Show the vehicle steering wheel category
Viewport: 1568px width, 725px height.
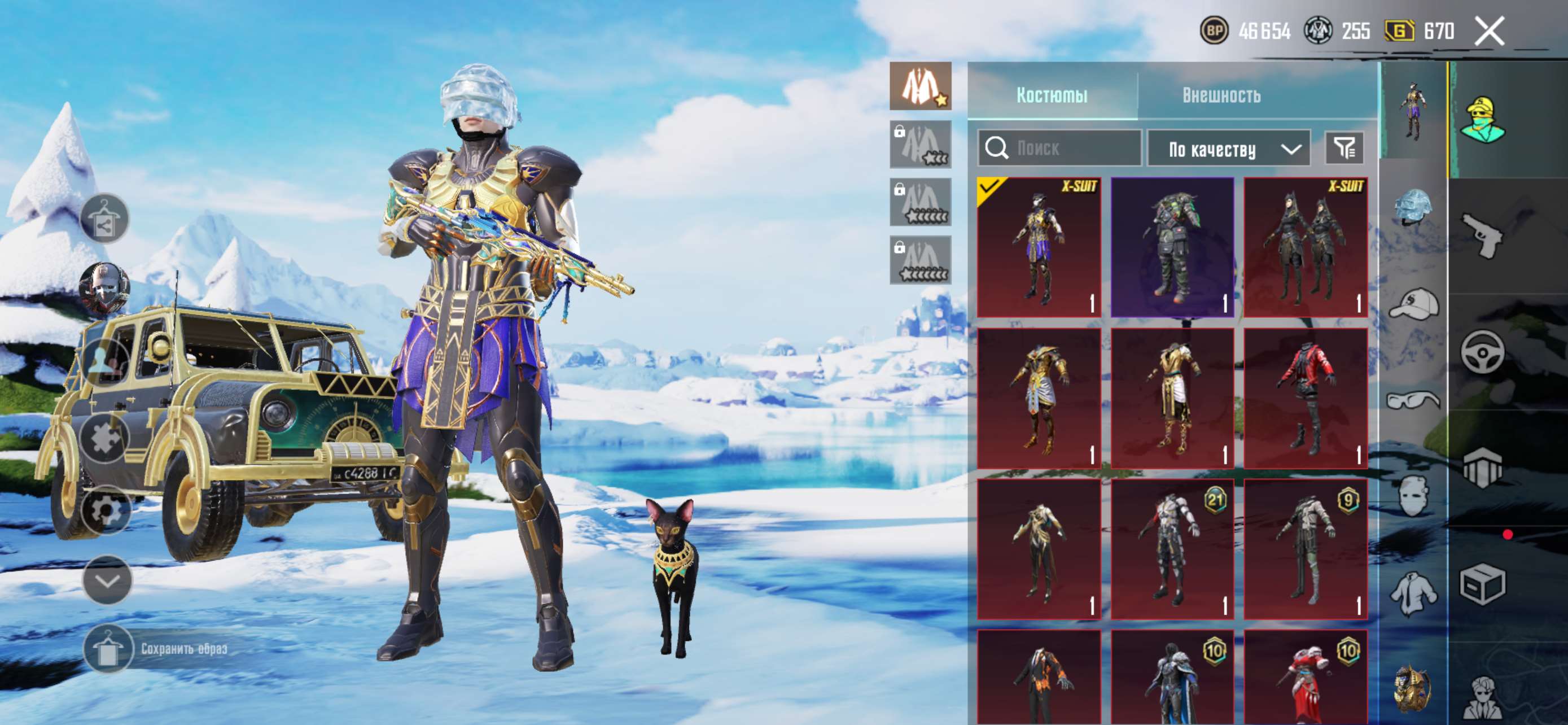1482,352
